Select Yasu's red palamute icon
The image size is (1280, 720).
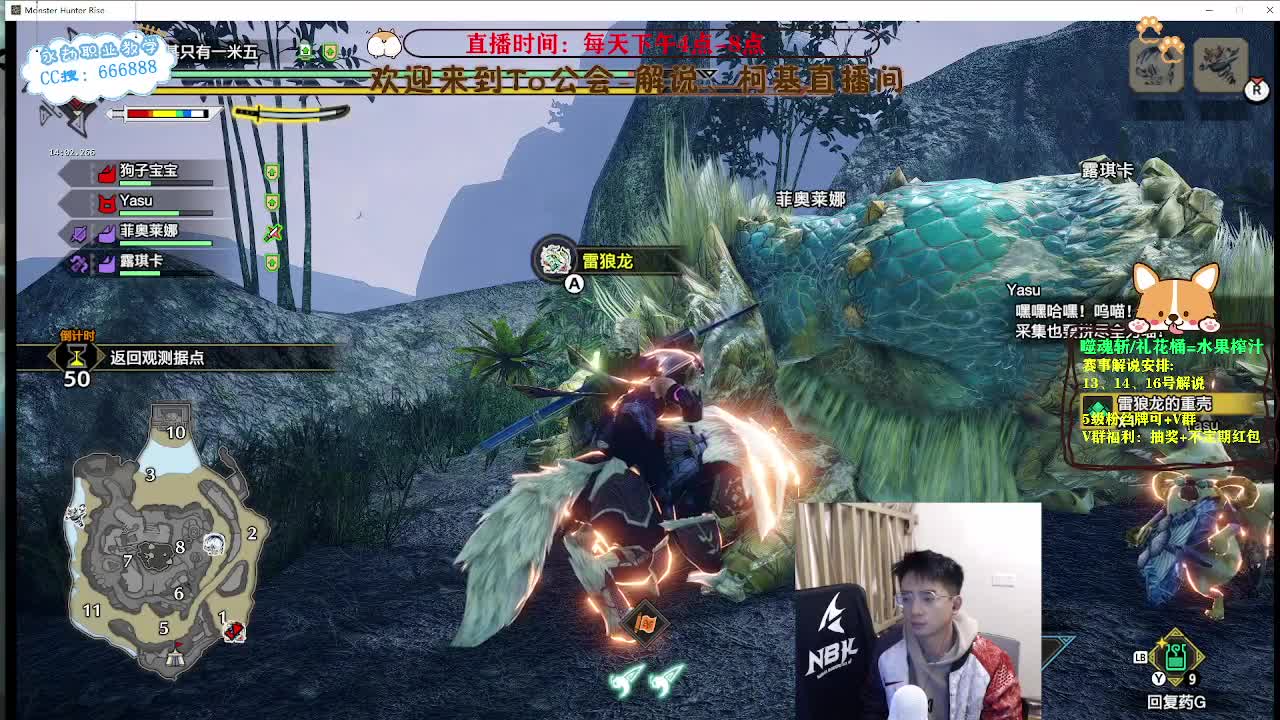point(106,204)
